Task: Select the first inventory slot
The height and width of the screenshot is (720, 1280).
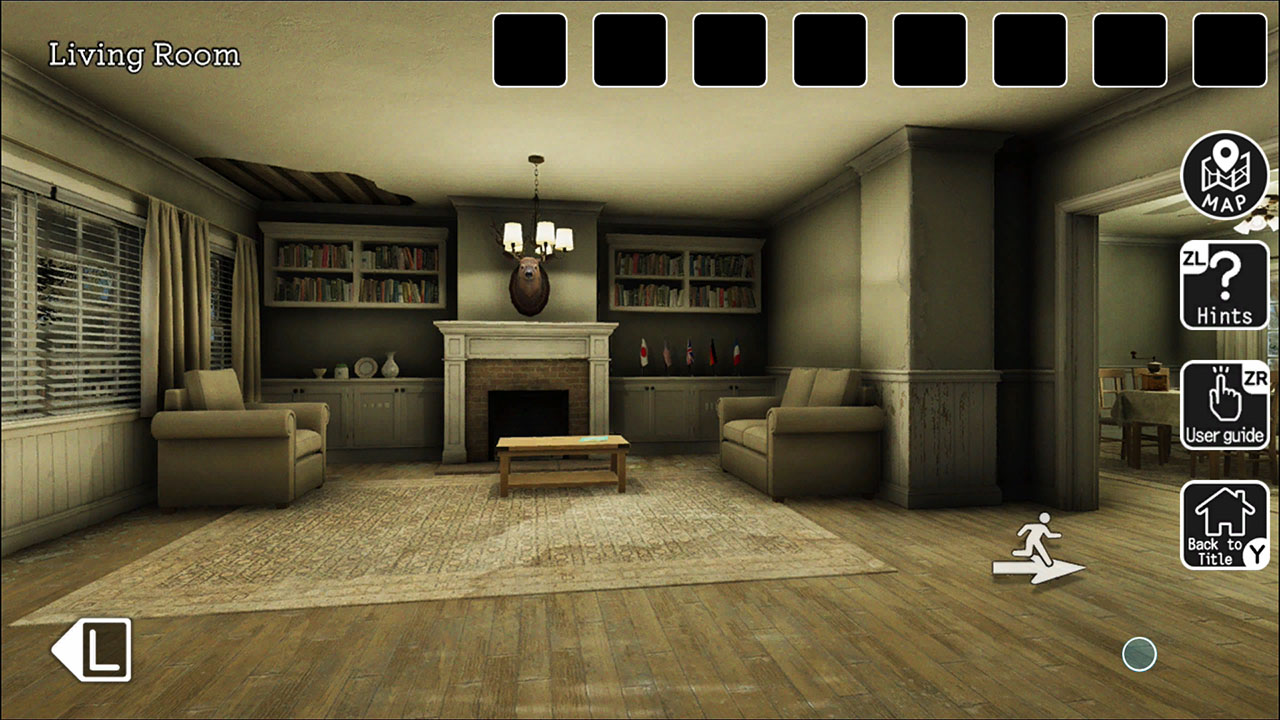Action: [530, 49]
